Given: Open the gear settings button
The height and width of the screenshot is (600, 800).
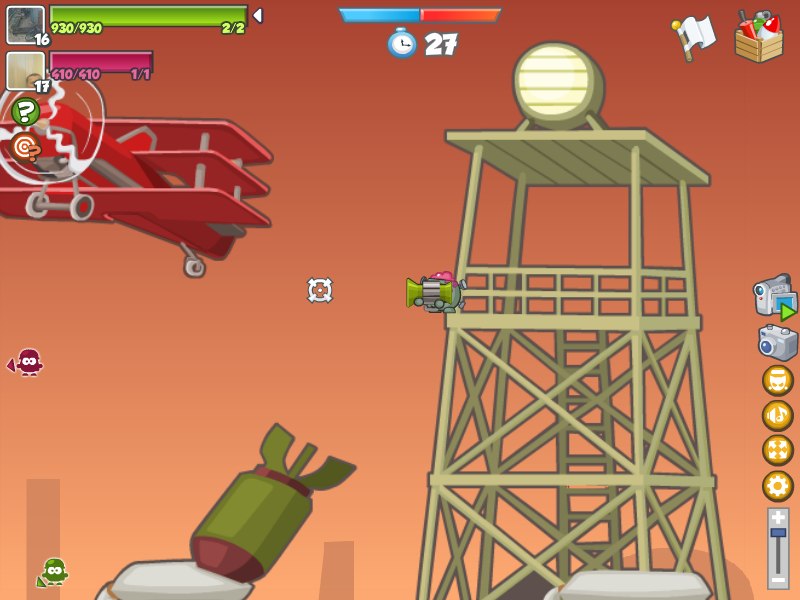Looking at the screenshot, I should 778,486.
